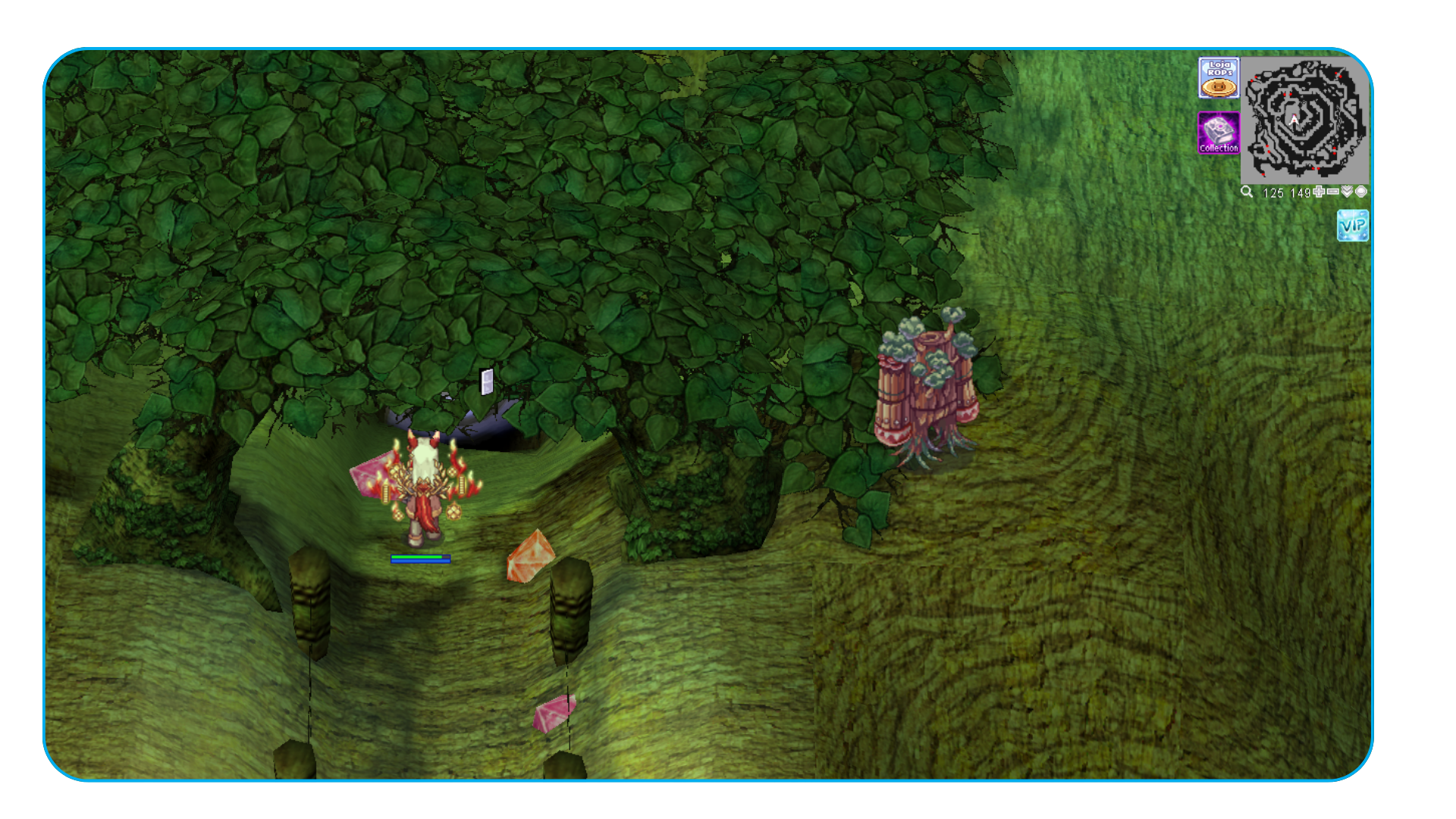Screen dimensions: 1456x819
Task: Click the spiral maze minimap
Action: tap(1304, 119)
